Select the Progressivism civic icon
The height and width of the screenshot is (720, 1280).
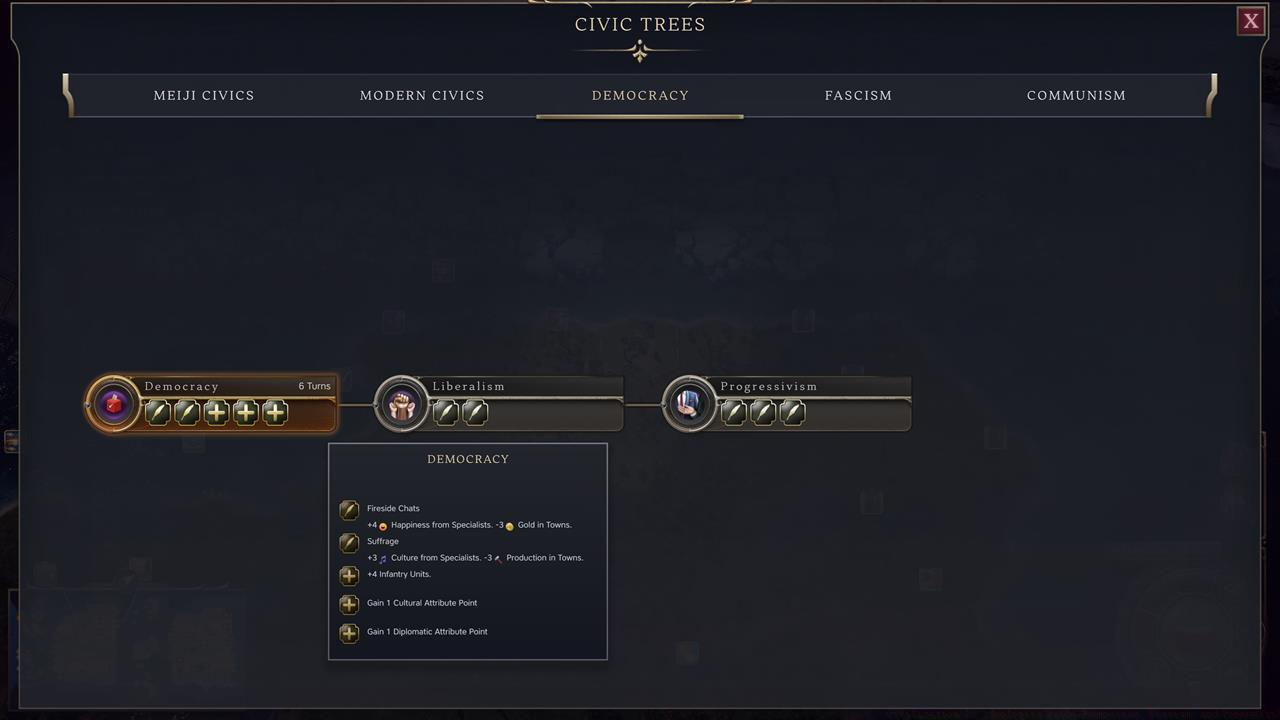tap(690, 403)
